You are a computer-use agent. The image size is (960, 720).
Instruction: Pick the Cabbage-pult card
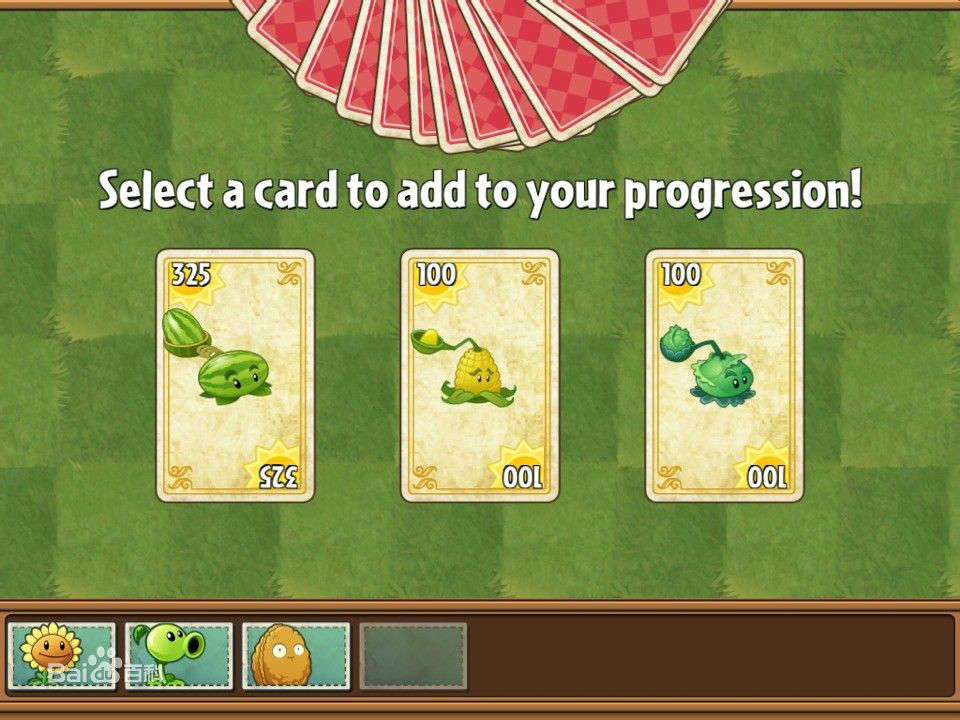(724, 375)
